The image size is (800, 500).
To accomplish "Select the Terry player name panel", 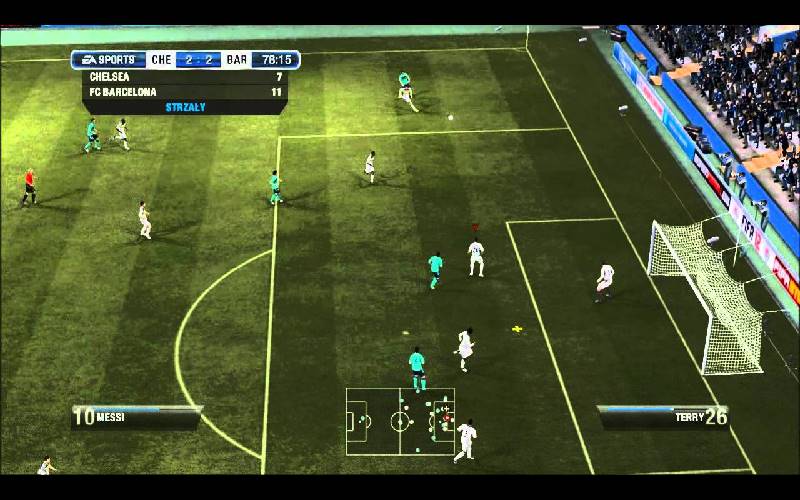I will (664, 415).
